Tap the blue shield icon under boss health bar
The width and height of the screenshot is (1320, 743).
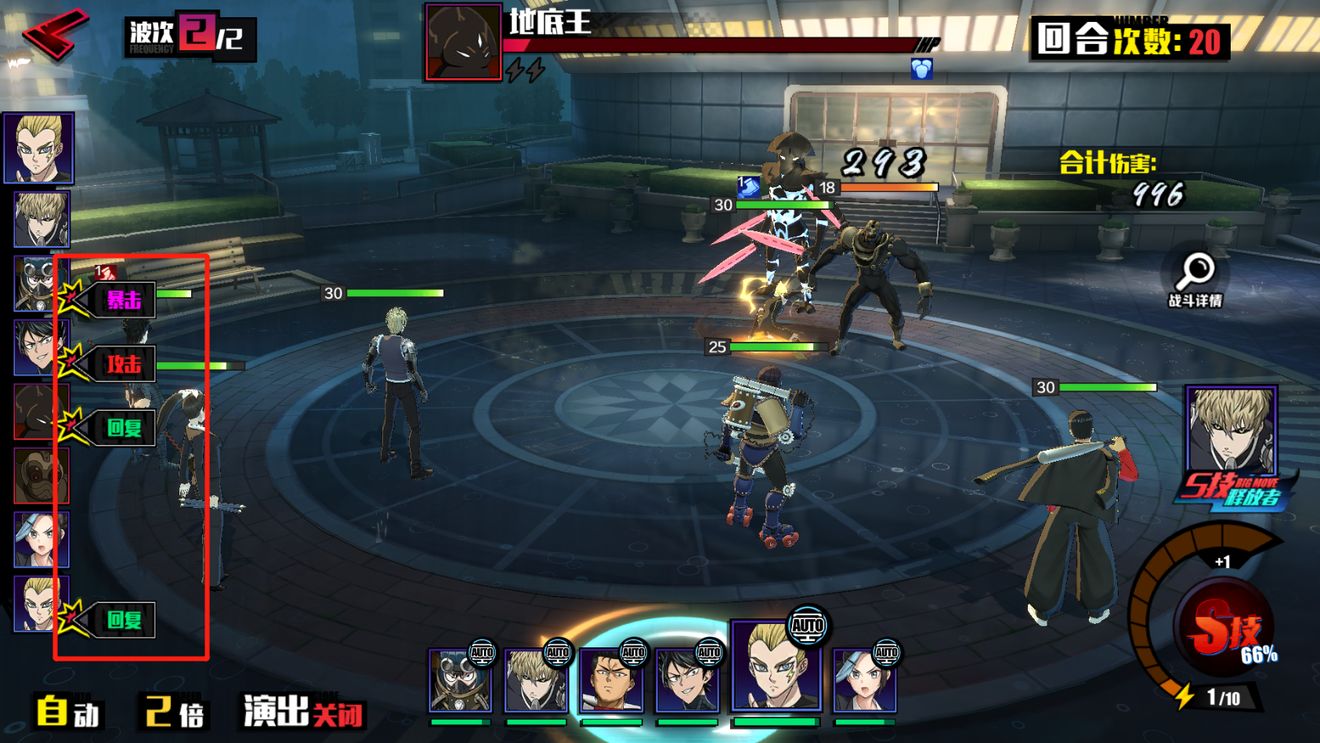click(x=921, y=69)
